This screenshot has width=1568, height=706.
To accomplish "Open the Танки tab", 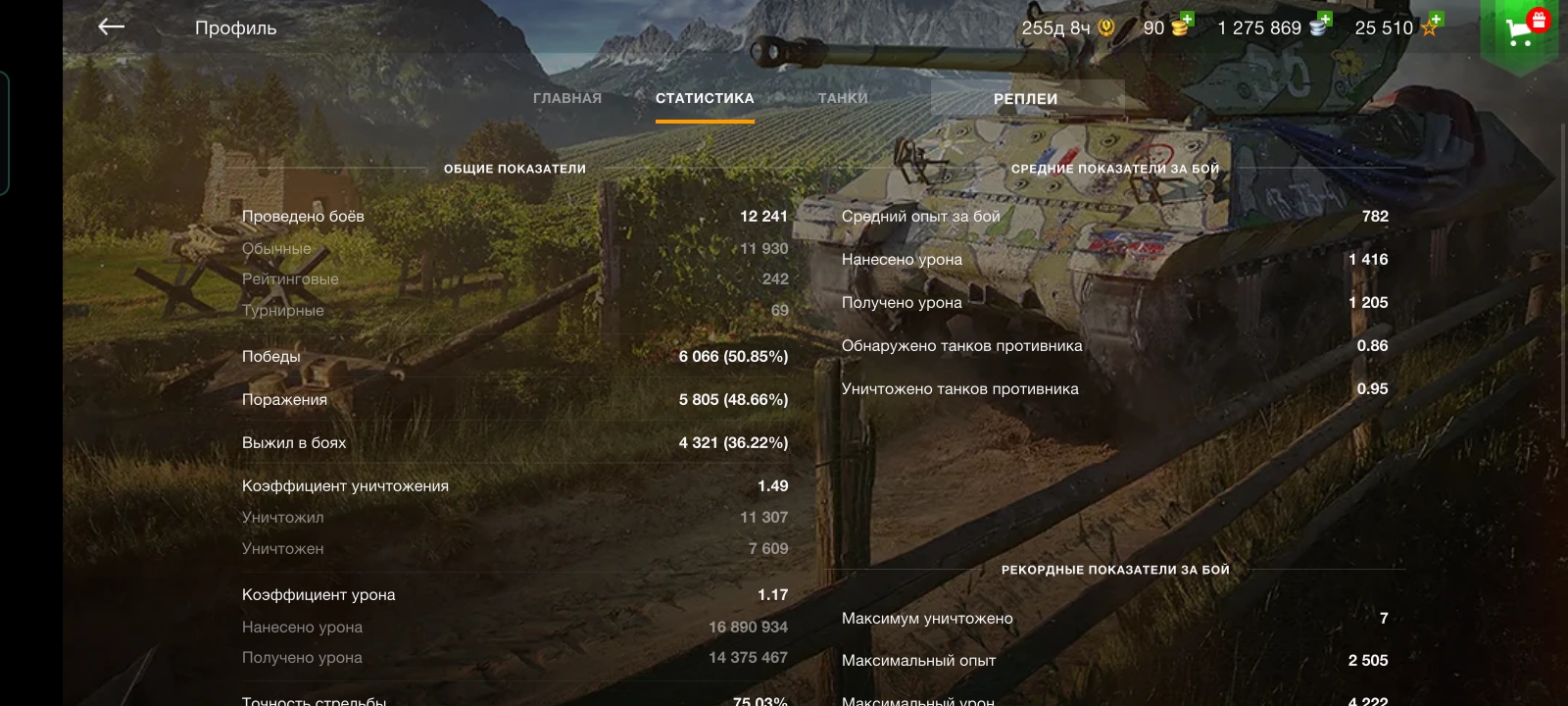I will [843, 98].
